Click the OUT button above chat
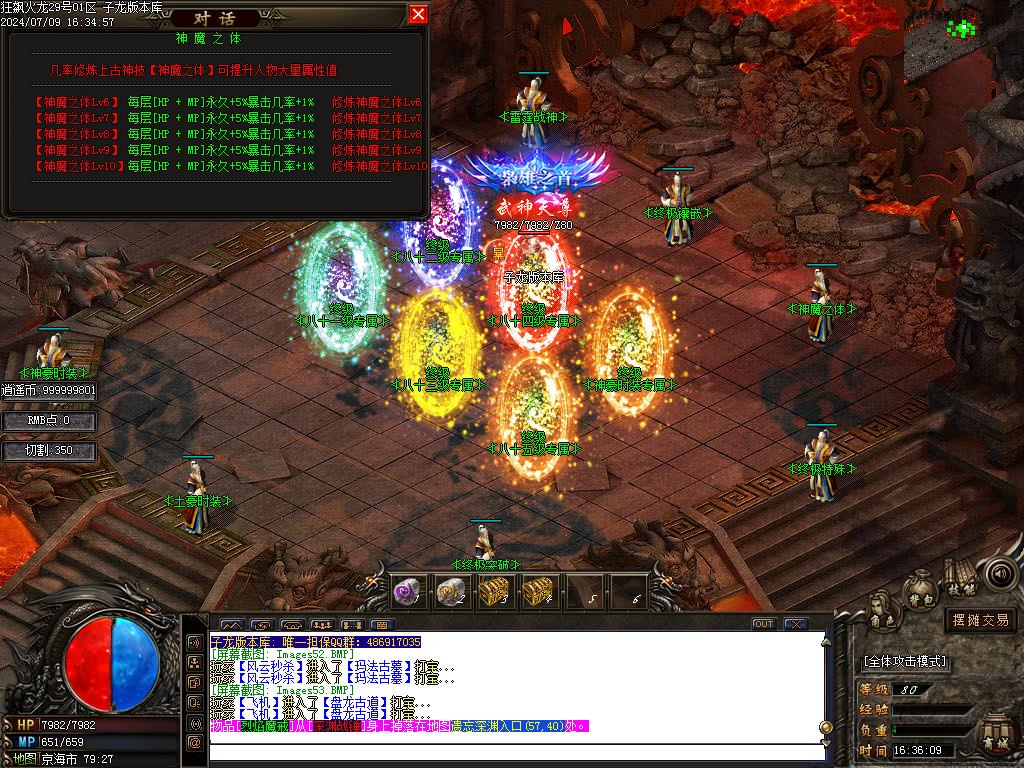 763,624
